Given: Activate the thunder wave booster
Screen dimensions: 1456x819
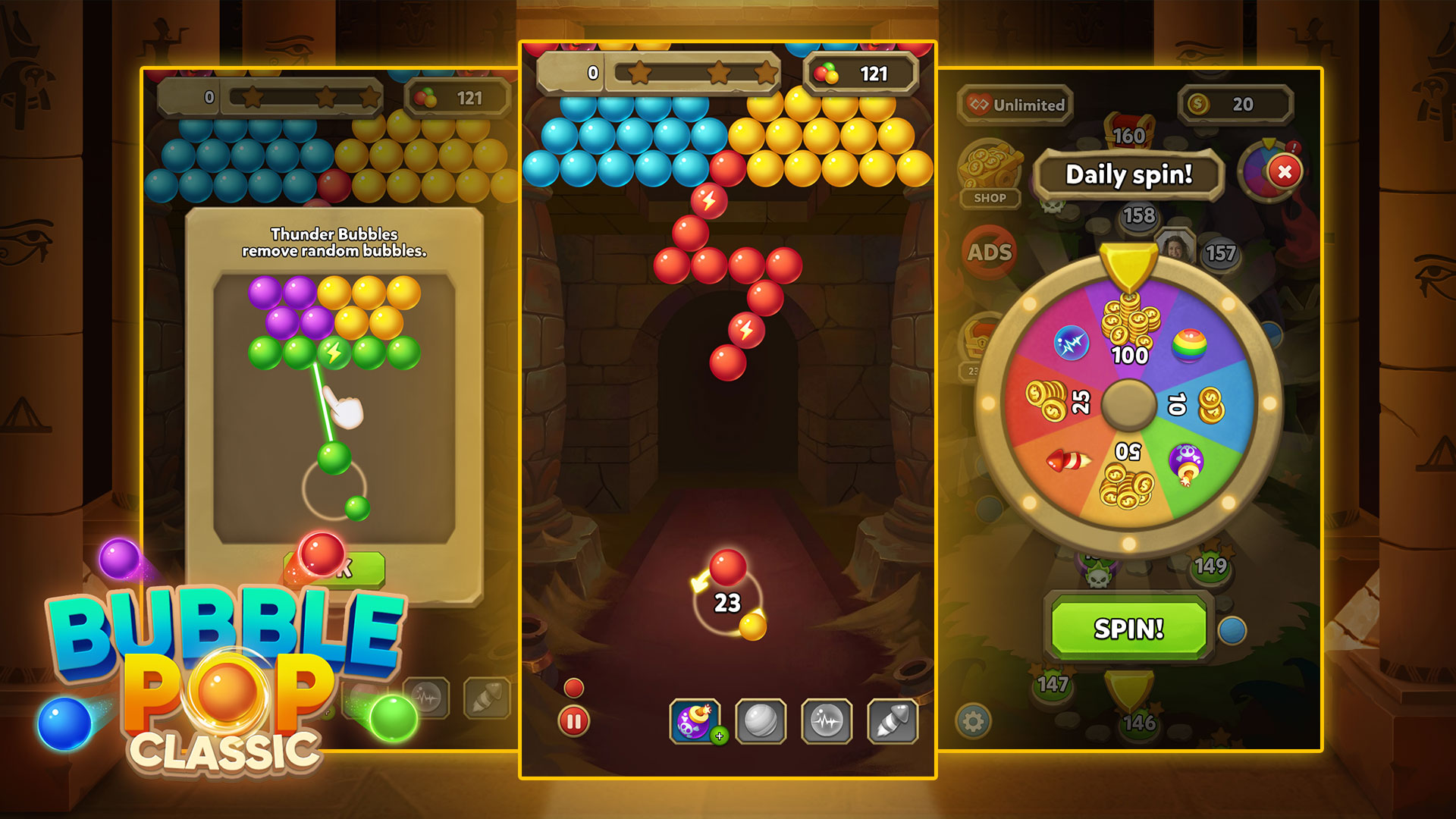Looking at the screenshot, I should click(x=827, y=720).
